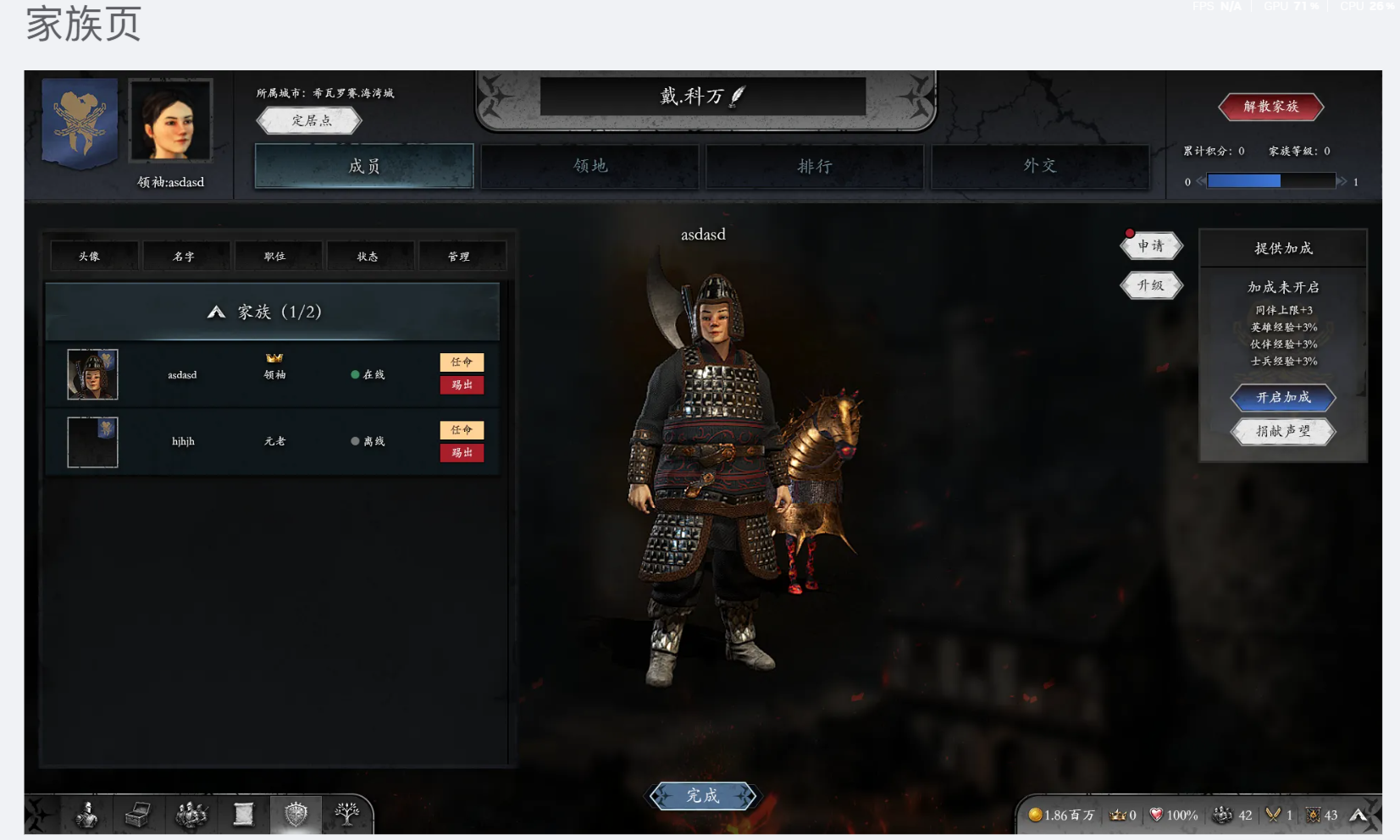Open the scroll quest log icon
This screenshot has height=840, width=1400.
[x=243, y=815]
